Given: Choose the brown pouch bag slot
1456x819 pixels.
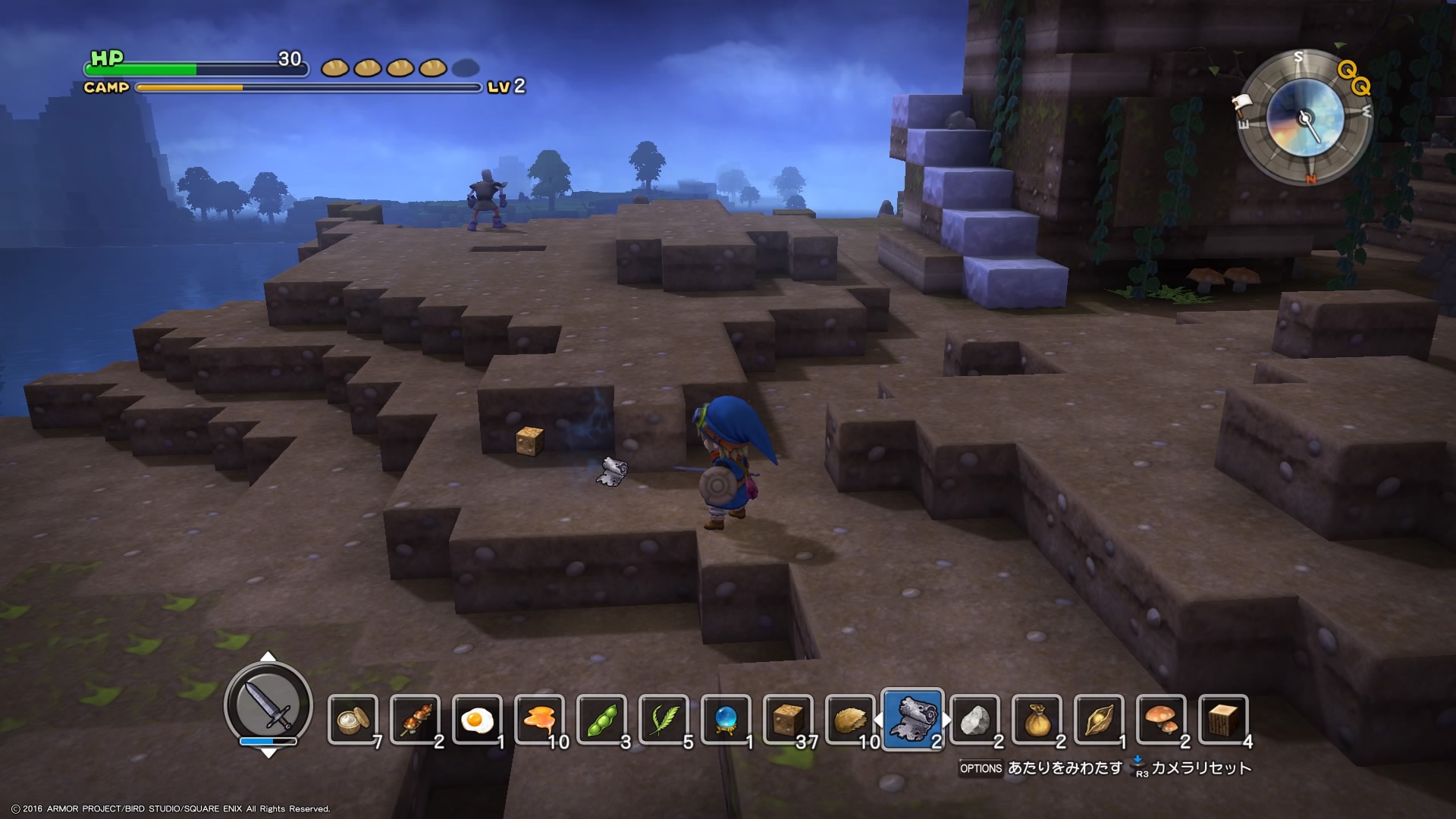Looking at the screenshot, I should [x=1037, y=720].
